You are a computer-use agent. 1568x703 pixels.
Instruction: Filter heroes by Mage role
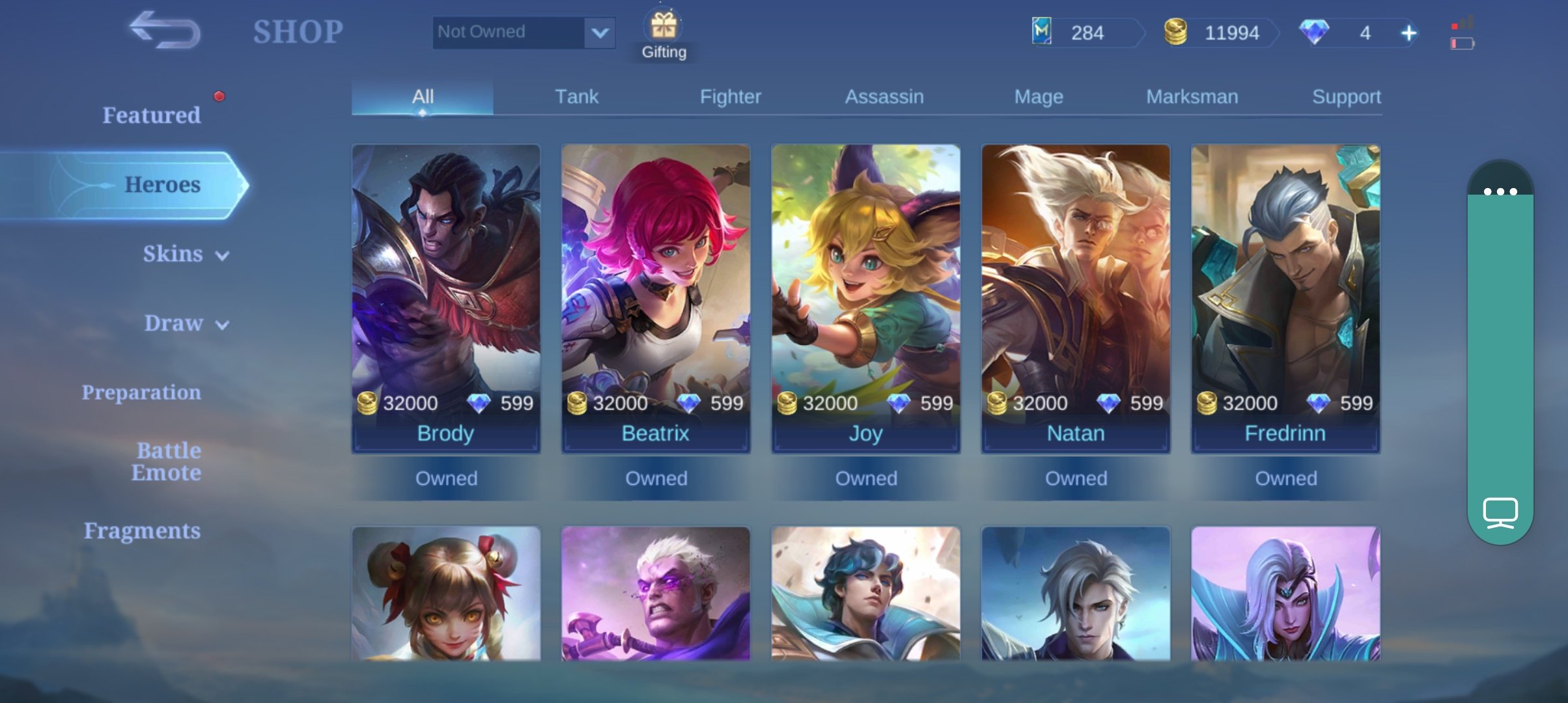[x=1038, y=97]
